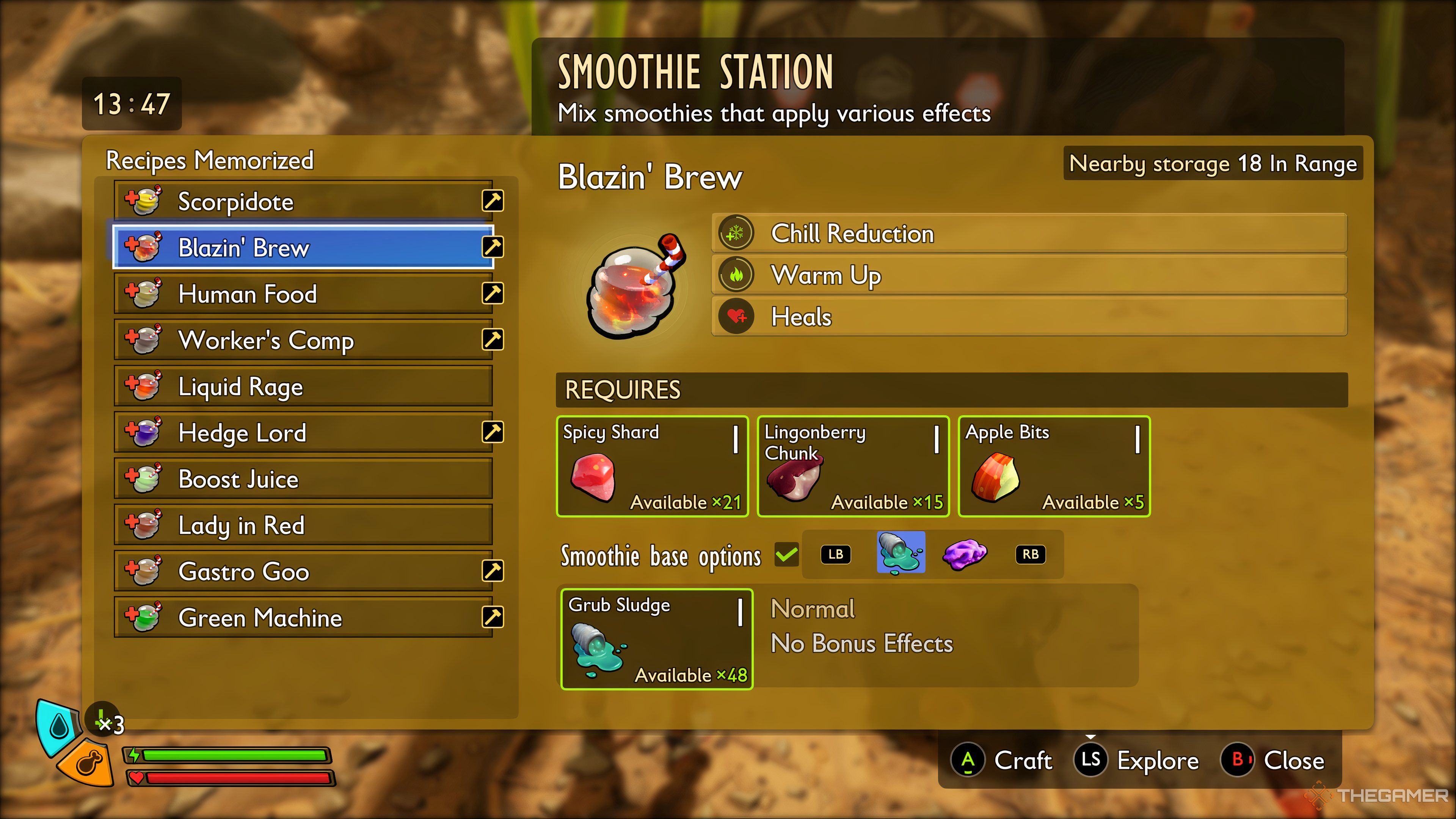
Task: Click the Apple Bits ingredient slot
Action: pos(1054,466)
